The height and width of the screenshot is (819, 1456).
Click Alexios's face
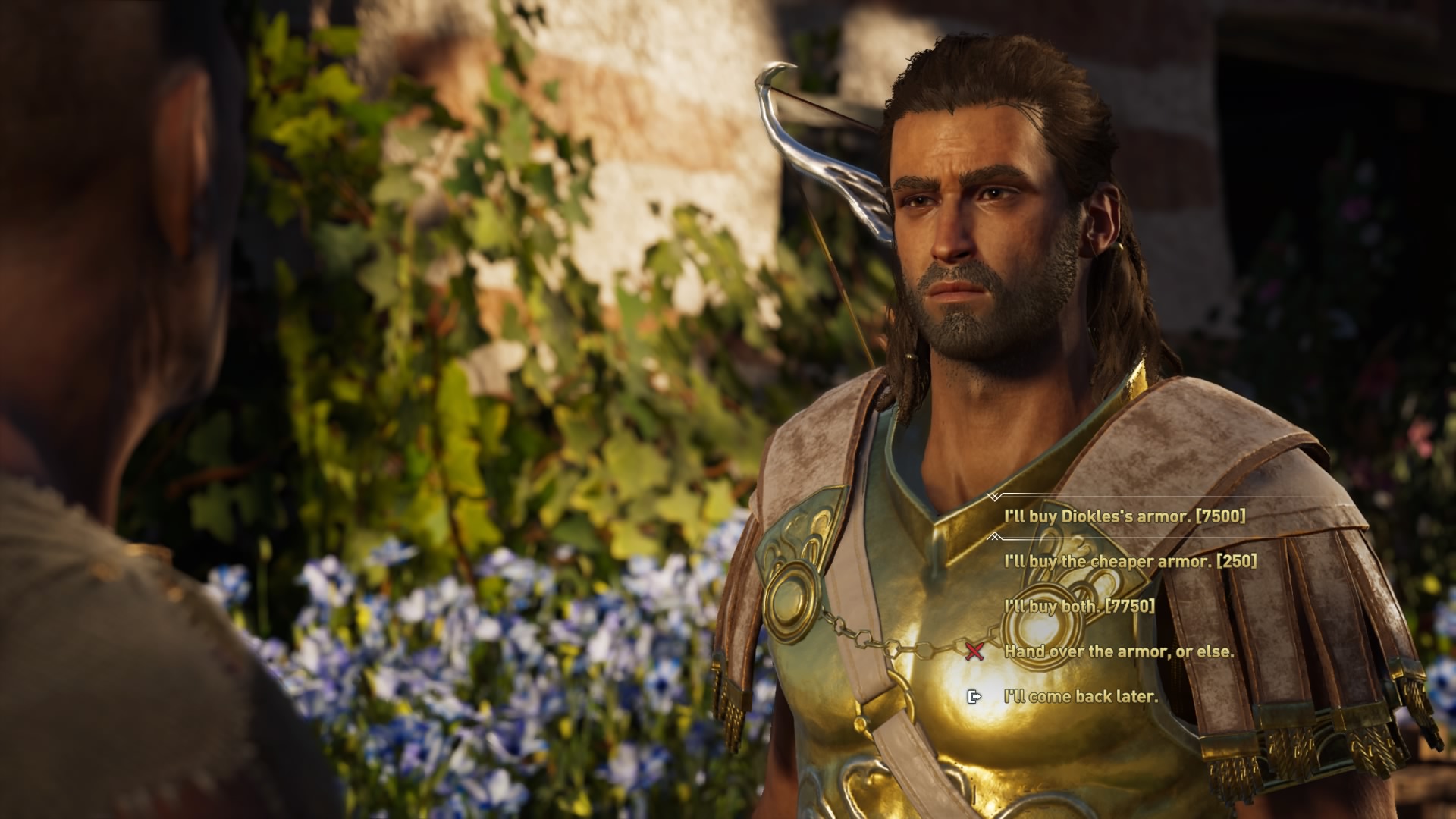coord(971,227)
